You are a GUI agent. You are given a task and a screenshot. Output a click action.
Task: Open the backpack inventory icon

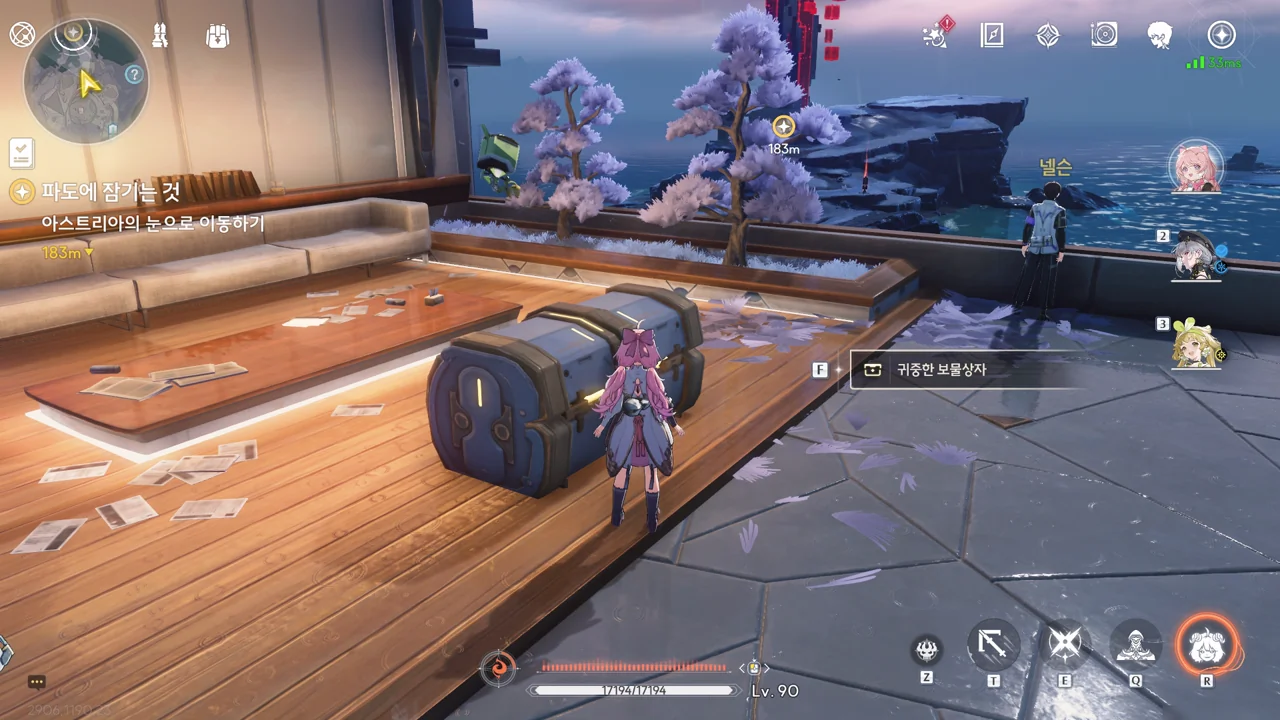[217, 36]
